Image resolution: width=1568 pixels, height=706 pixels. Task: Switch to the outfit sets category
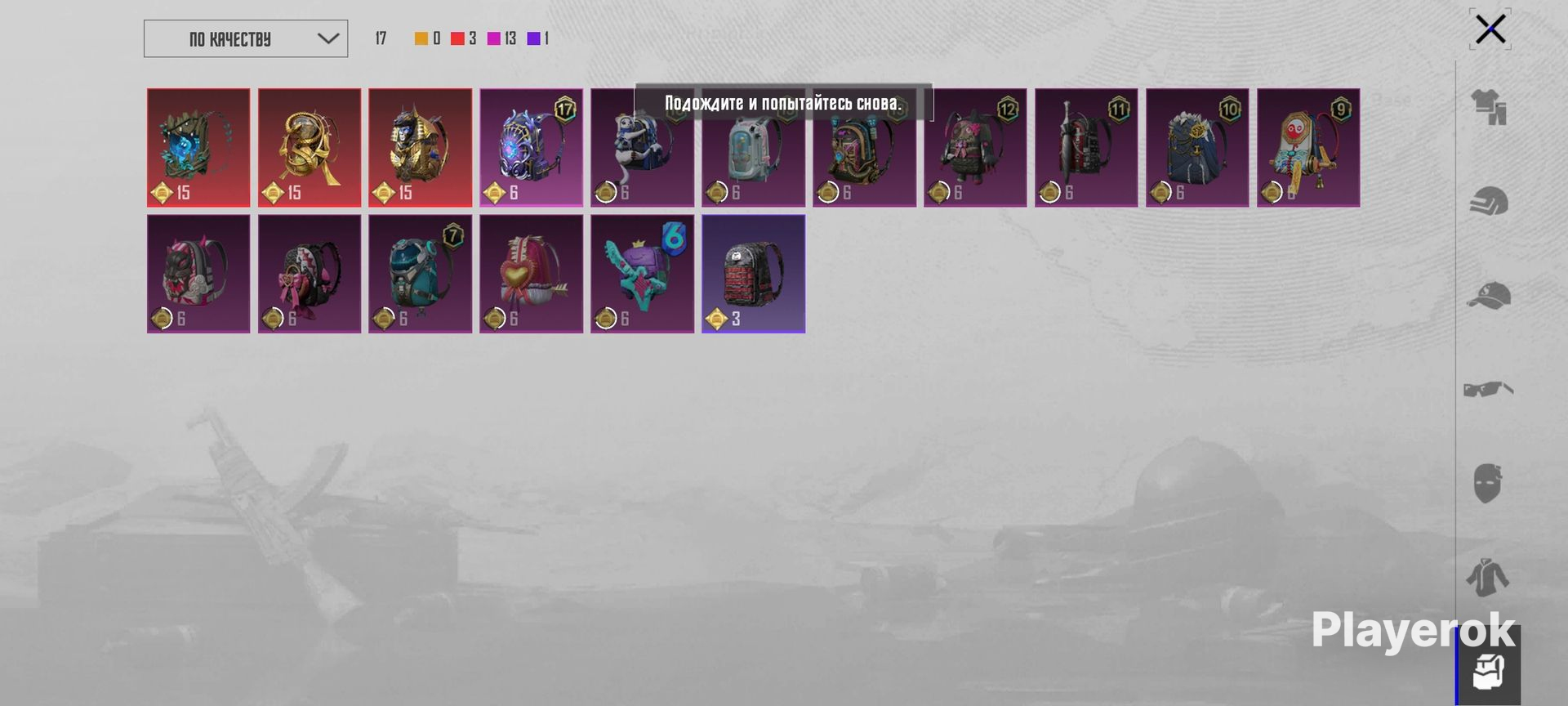click(1489, 107)
